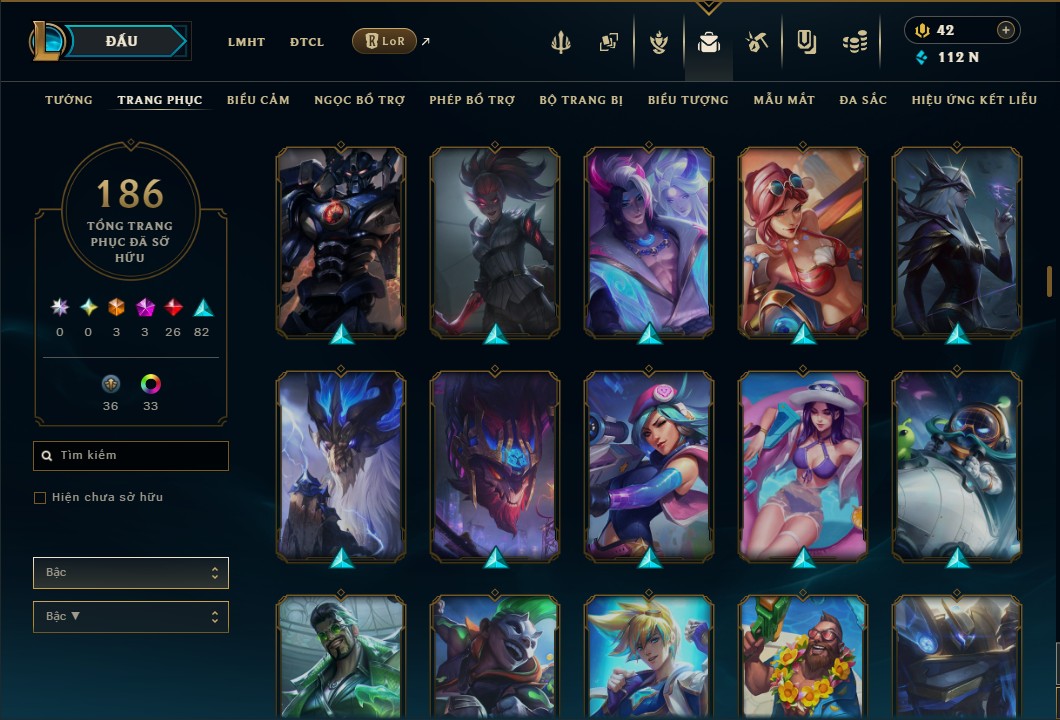The image size is (1060, 720).
Task: Open the MẪU MẮT wards tab
Action: point(784,100)
